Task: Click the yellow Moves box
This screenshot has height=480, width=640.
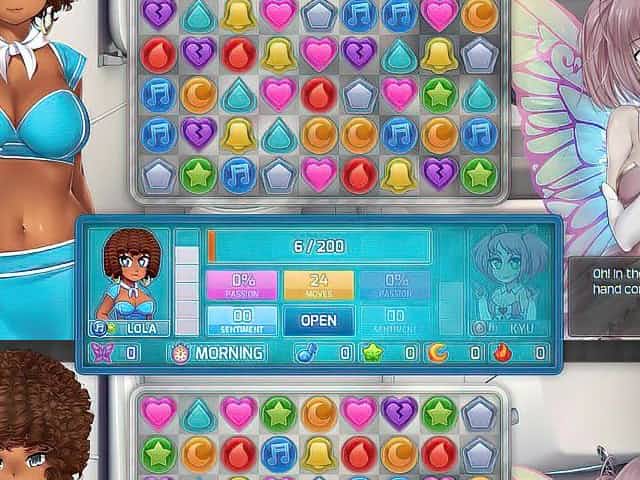Action: (319, 285)
